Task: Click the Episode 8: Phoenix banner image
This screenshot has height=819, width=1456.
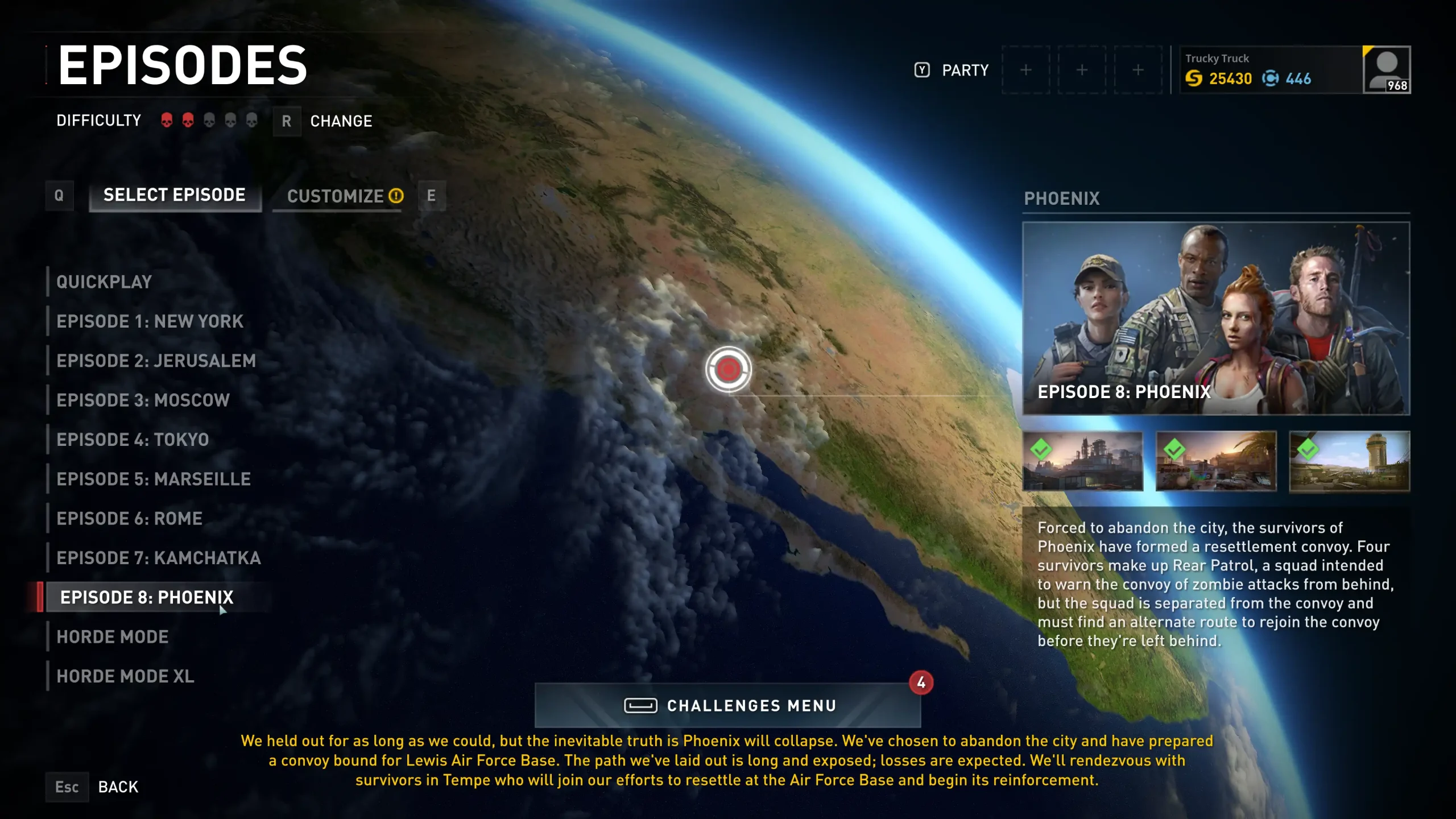Action: tap(1216, 318)
